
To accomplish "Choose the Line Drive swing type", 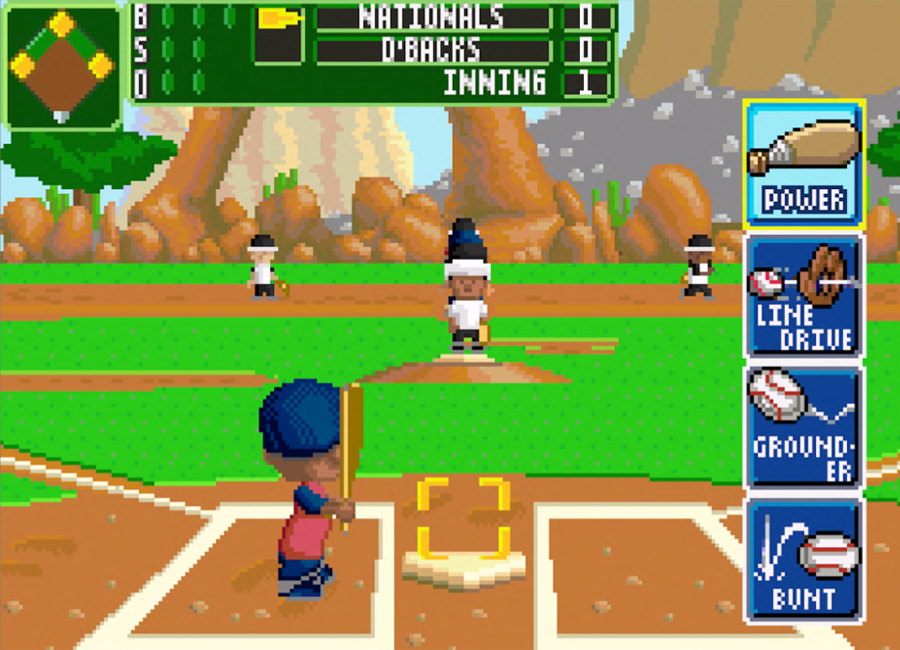I will coord(804,297).
